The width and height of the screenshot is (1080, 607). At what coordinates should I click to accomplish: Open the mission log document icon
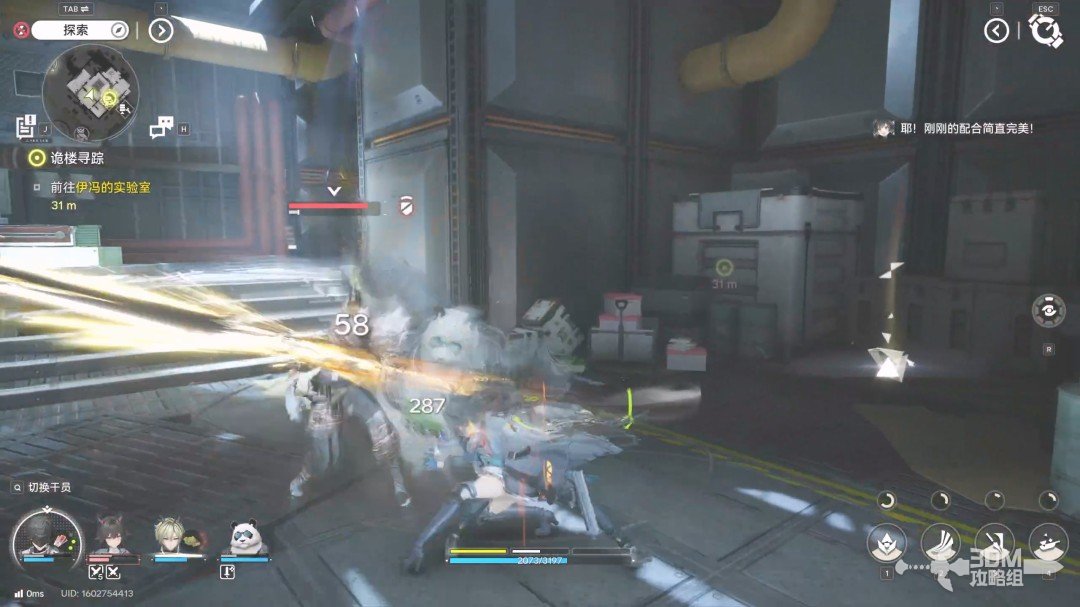click(x=26, y=126)
